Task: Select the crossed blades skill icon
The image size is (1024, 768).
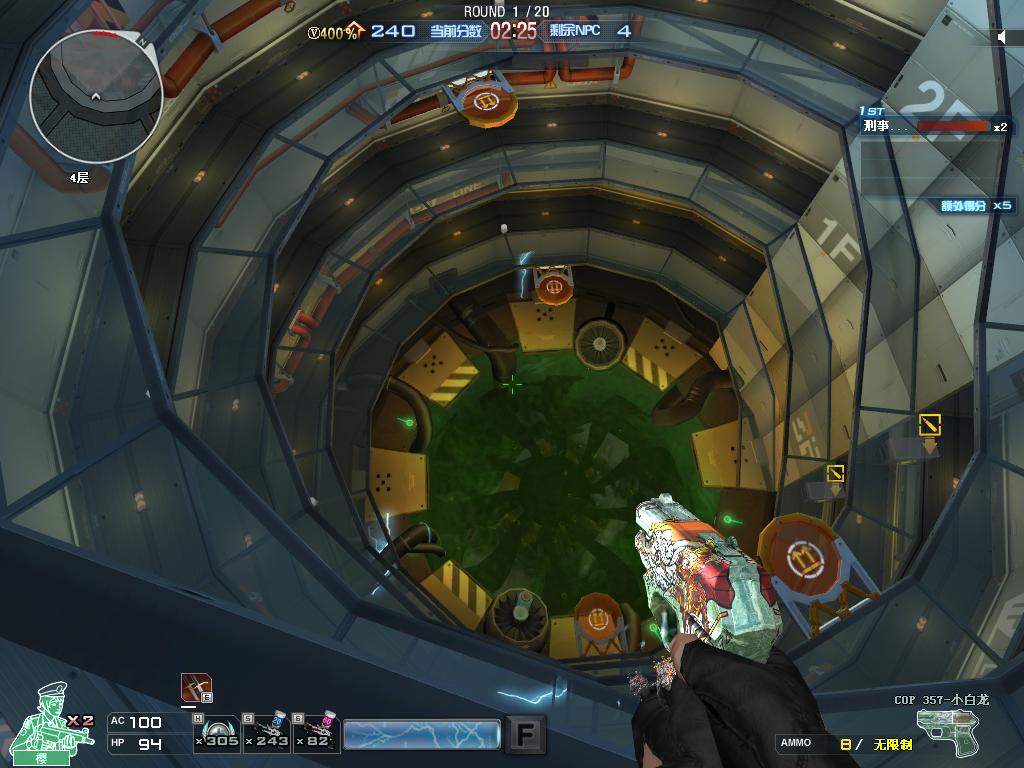Action: [x=196, y=688]
